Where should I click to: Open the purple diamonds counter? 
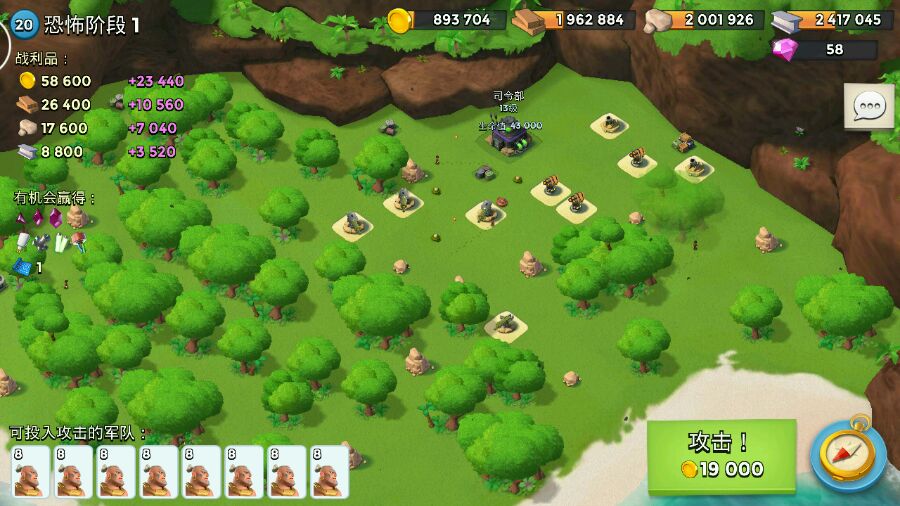826,49
